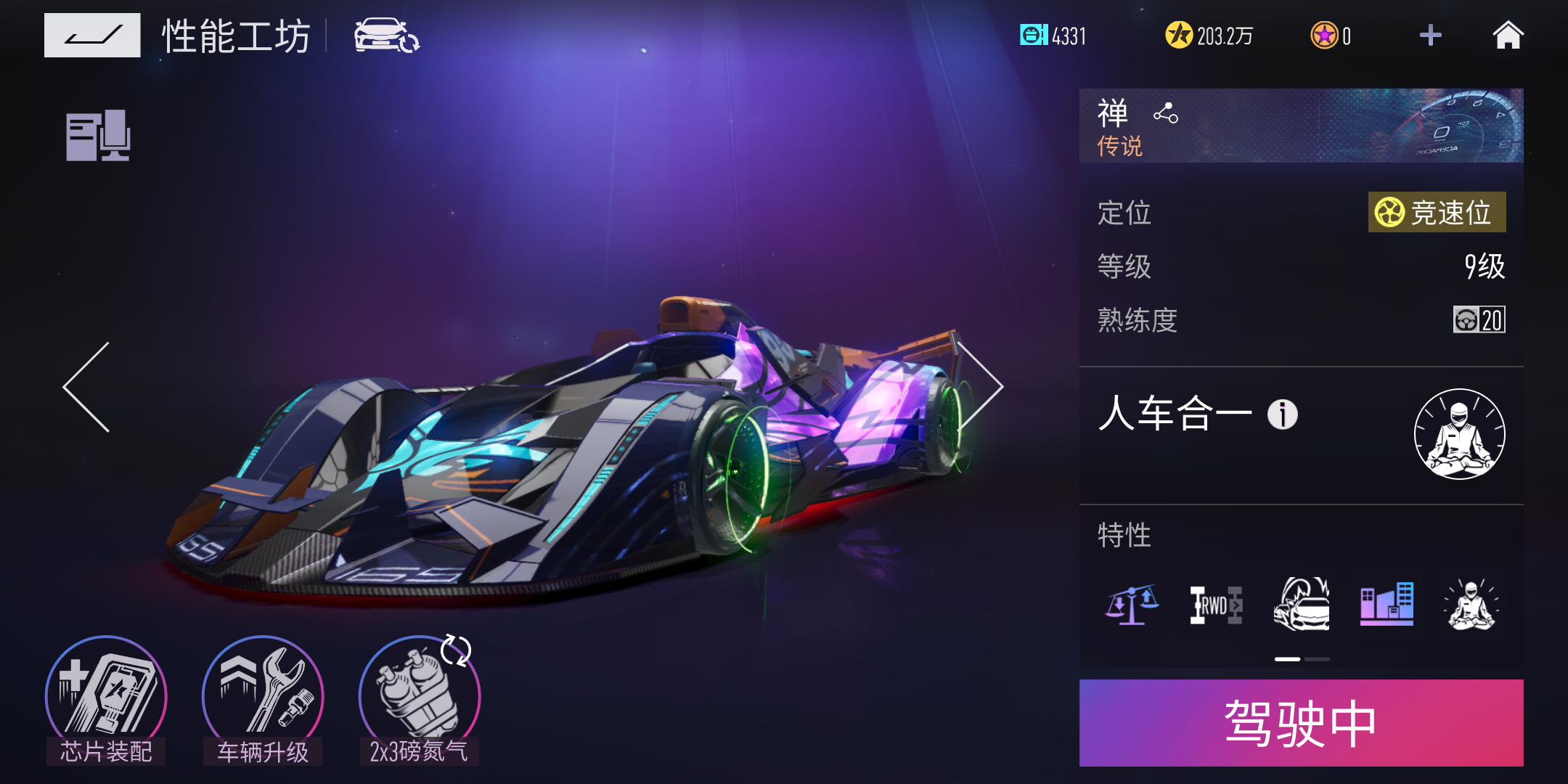Toggle the 竞速位 position badge

click(1437, 213)
